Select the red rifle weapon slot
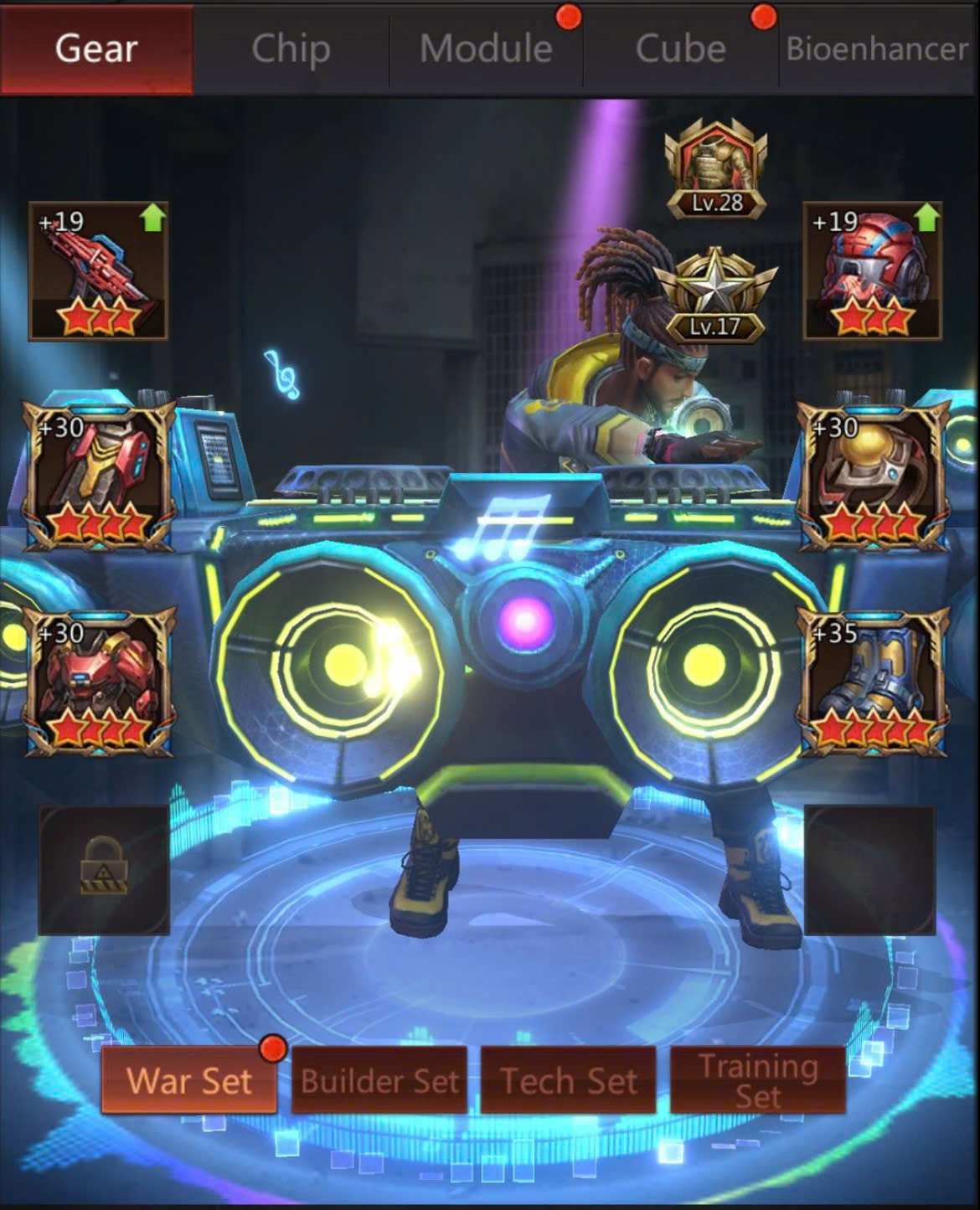This screenshot has height=1210, width=980. point(98,271)
